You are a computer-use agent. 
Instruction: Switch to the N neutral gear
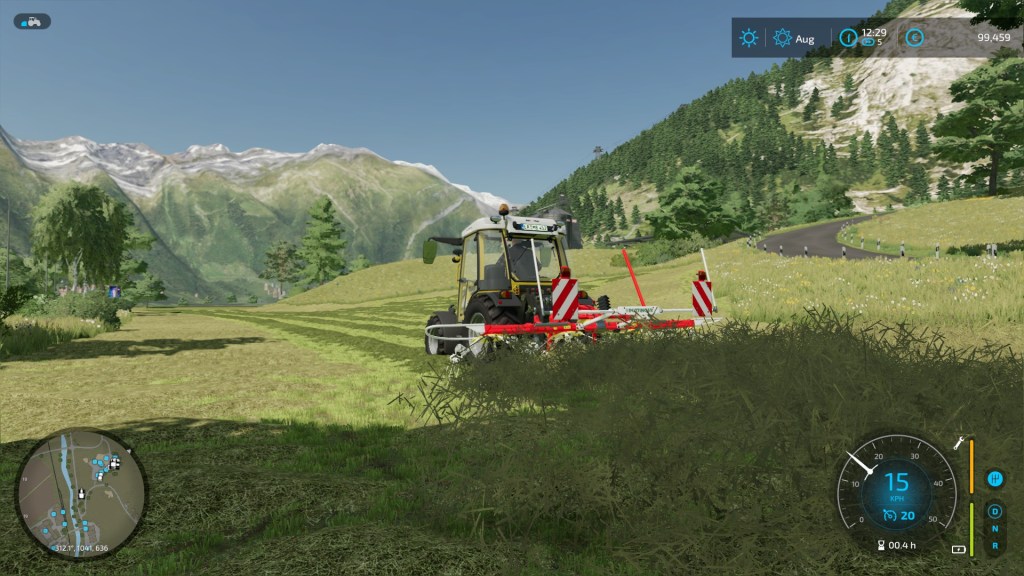[994, 529]
